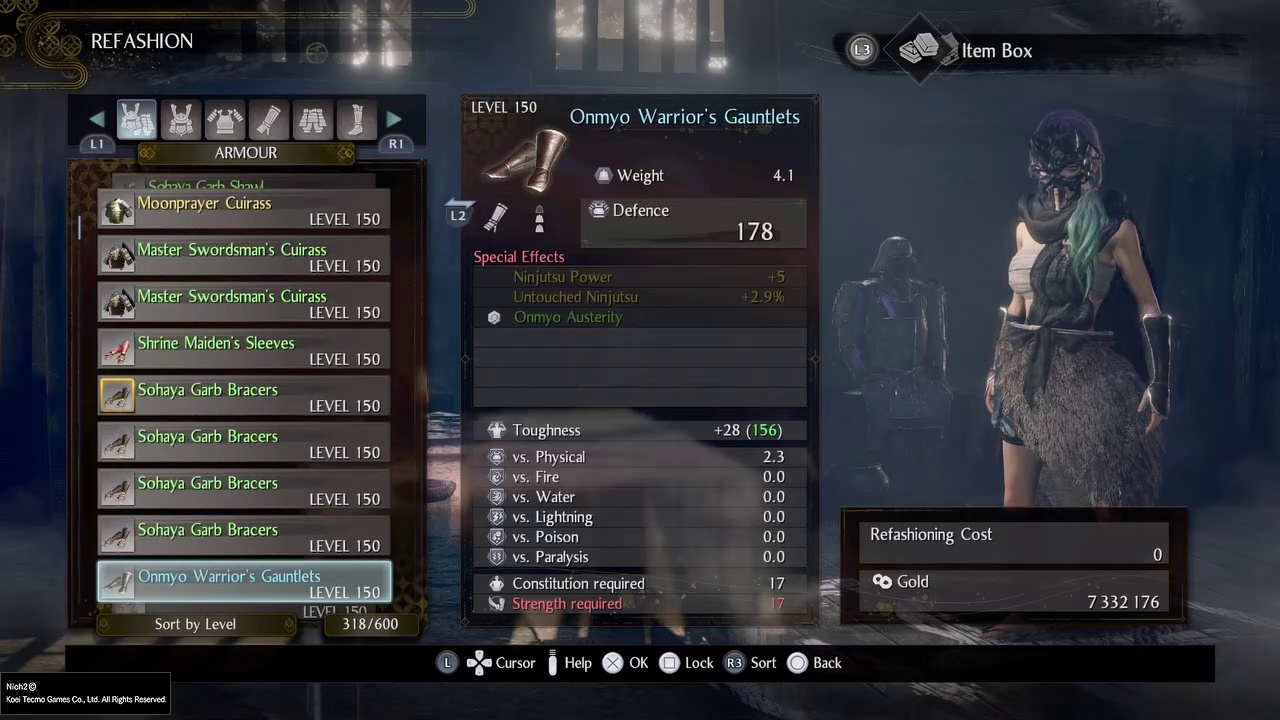Open the torso armour category tab

click(225, 120)
